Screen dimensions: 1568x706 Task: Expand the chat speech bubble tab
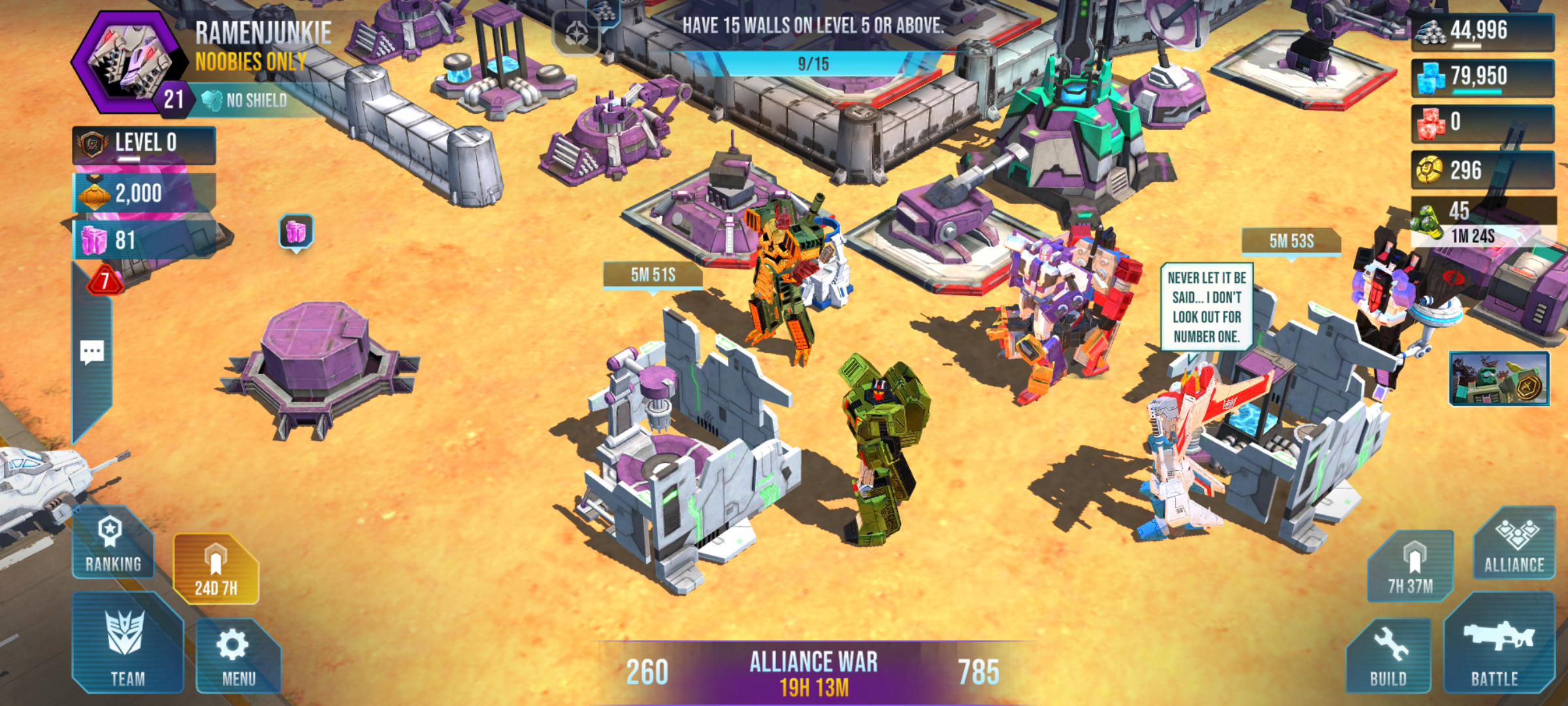click(91, 353)
